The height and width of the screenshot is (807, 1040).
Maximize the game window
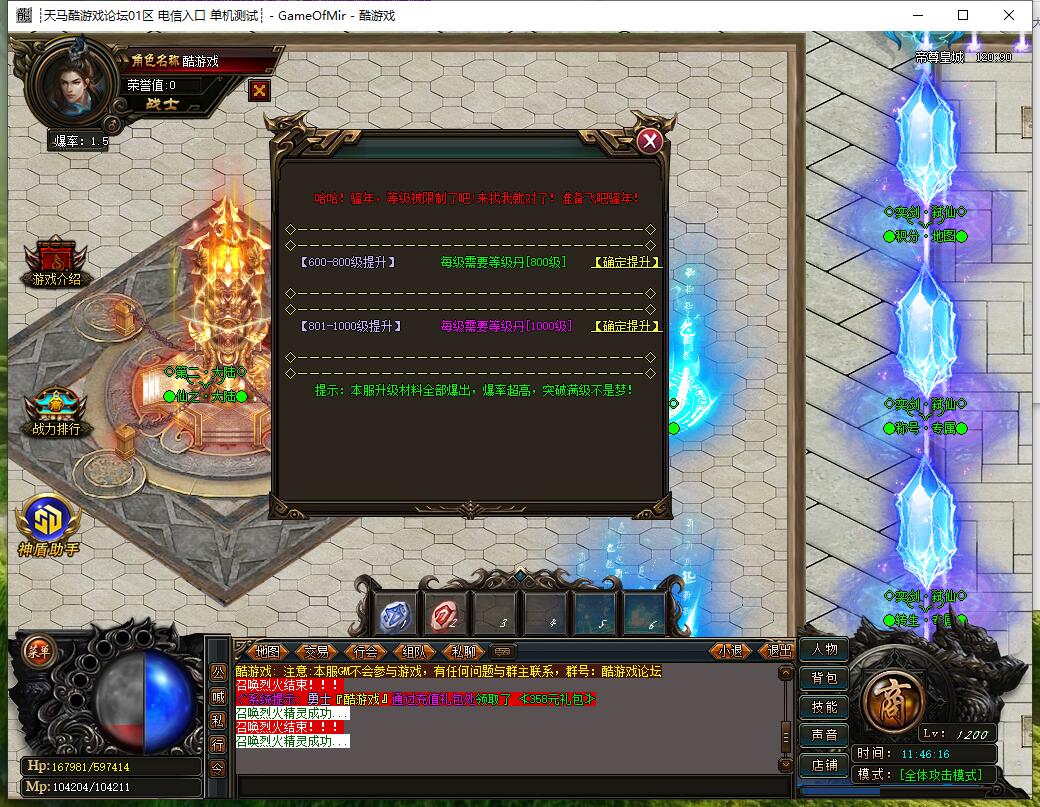[x=963, y=15]
